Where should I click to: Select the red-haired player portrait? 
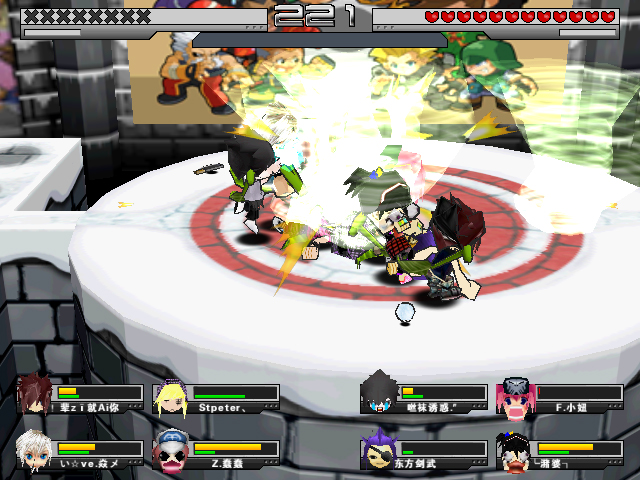click(34, 394)
